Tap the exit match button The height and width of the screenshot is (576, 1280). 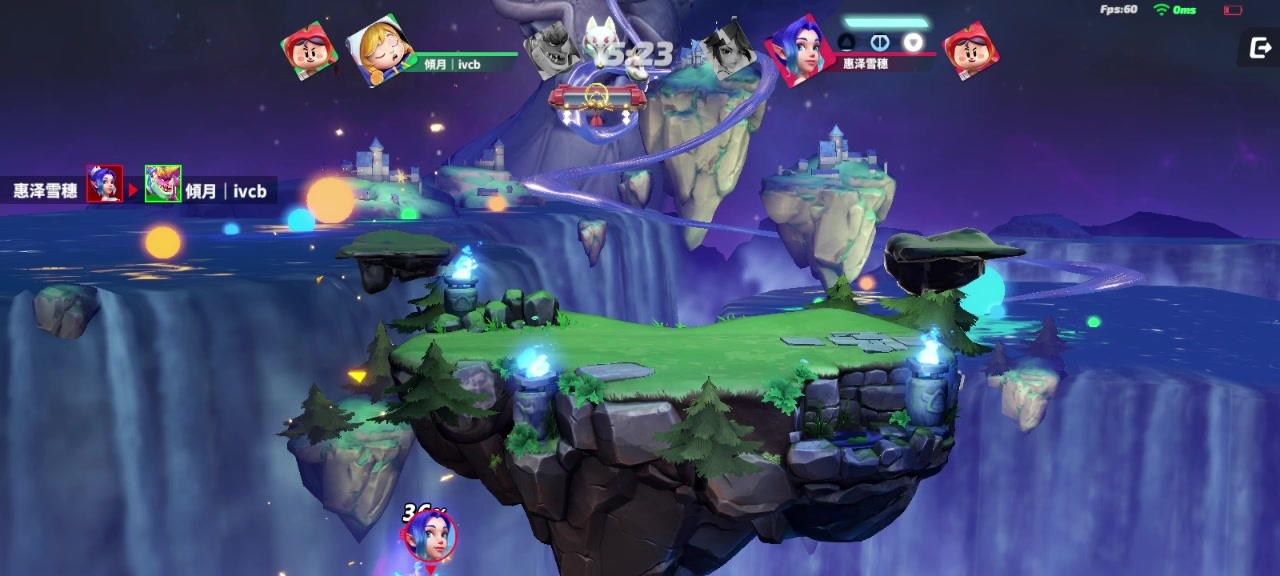1259,48
